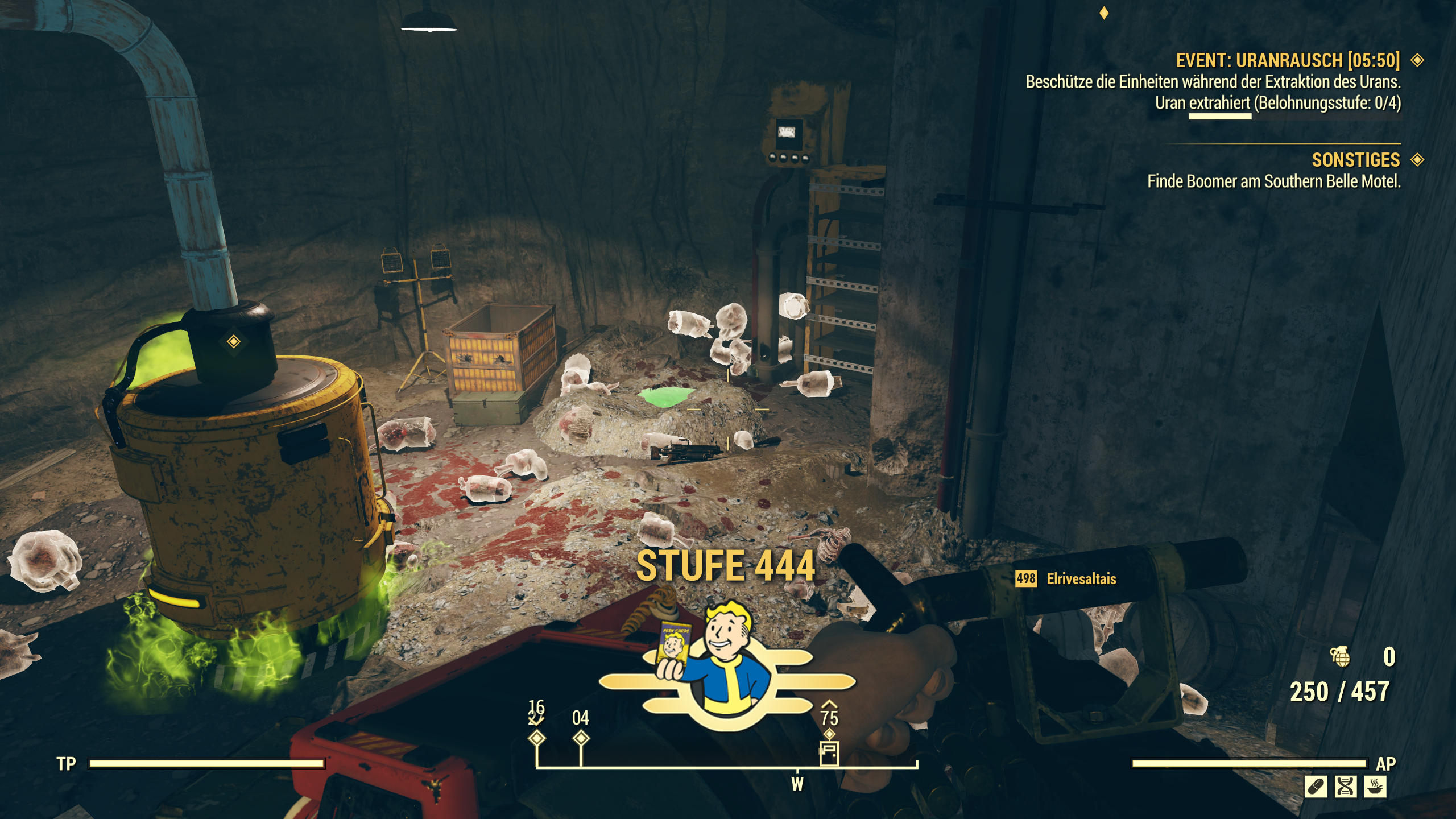
Task: Click the compass diamond marker labeled 04
Action: 581,738
